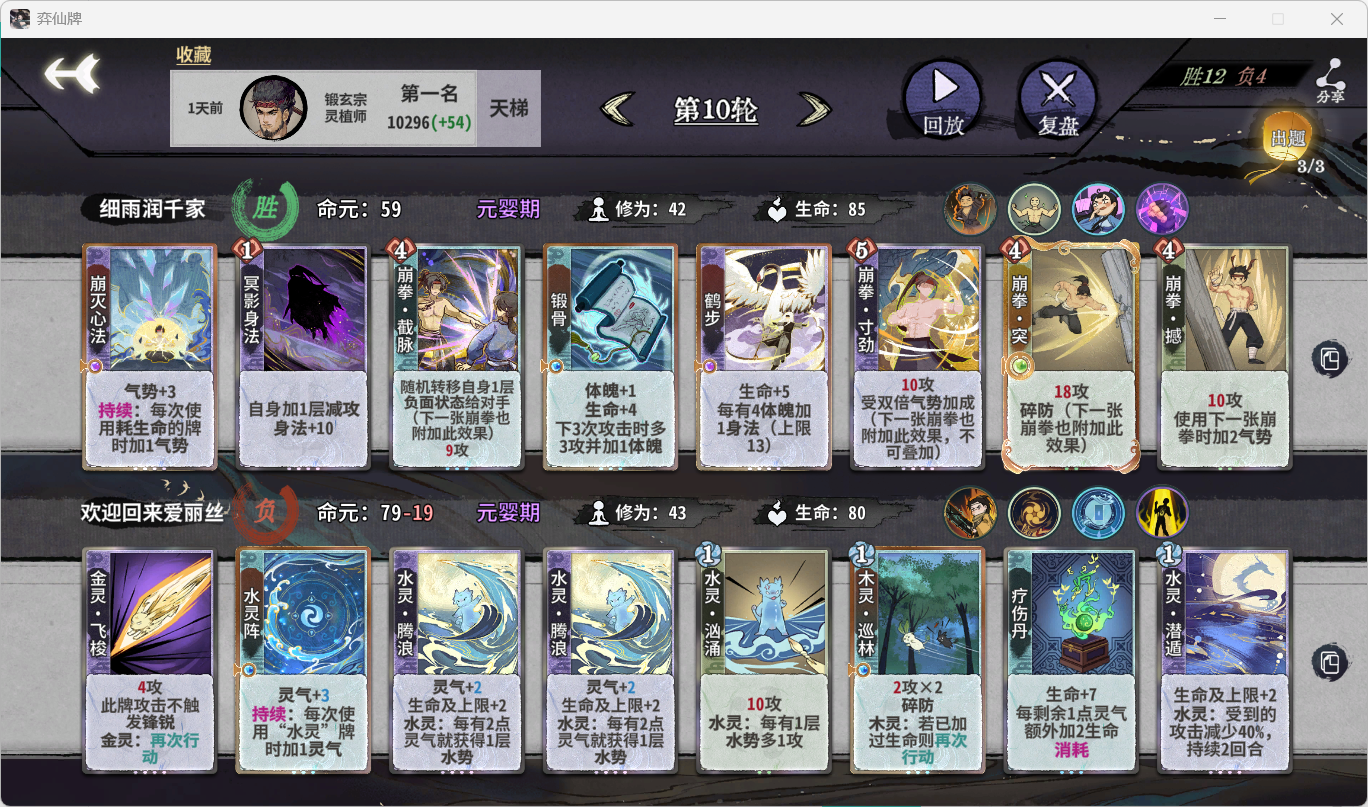The image size is (1368, 807).
Task: Click the blue water emblem icon in the bottom row
Action: tap(1099, 513)
